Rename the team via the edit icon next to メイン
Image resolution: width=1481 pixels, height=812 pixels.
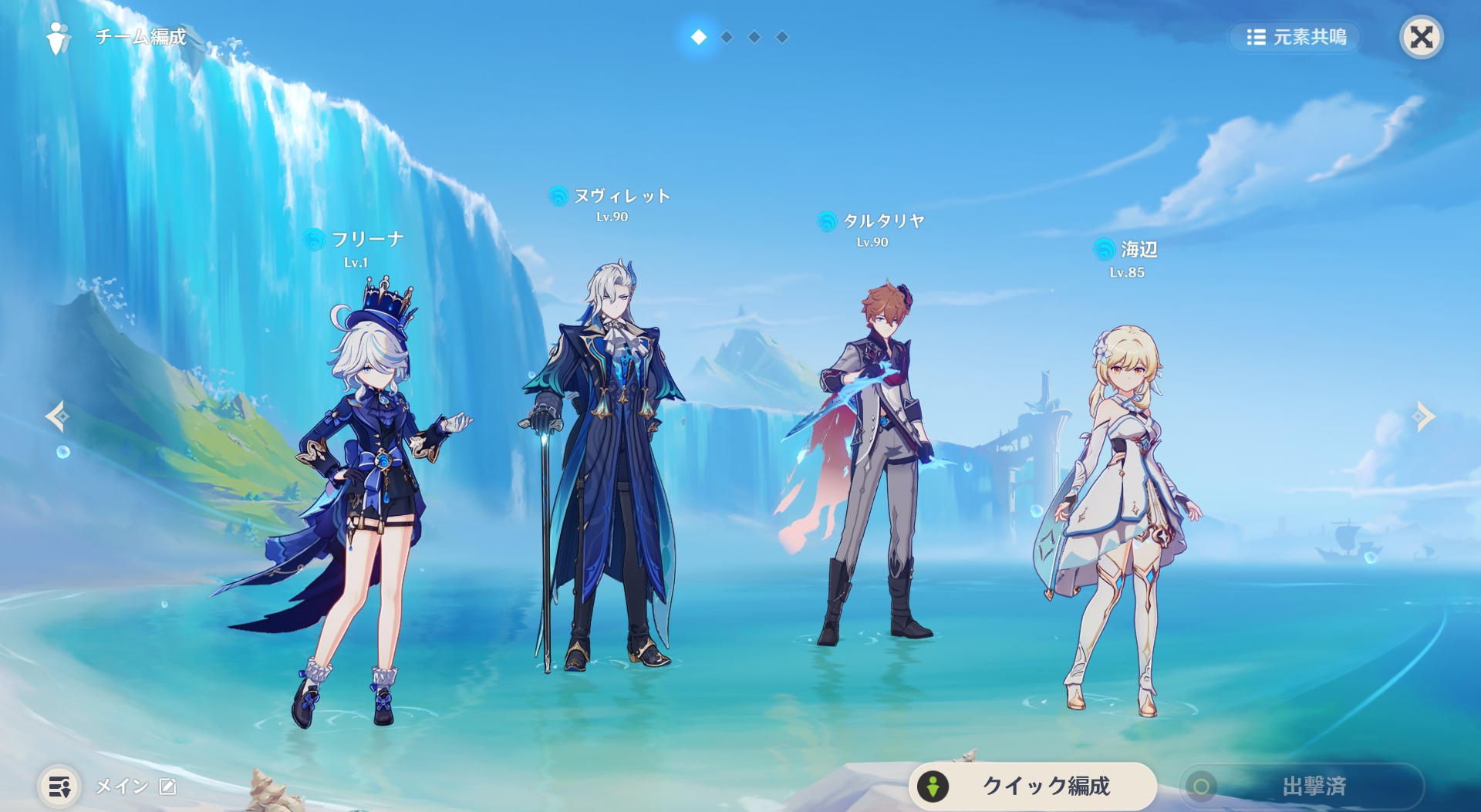167,786
